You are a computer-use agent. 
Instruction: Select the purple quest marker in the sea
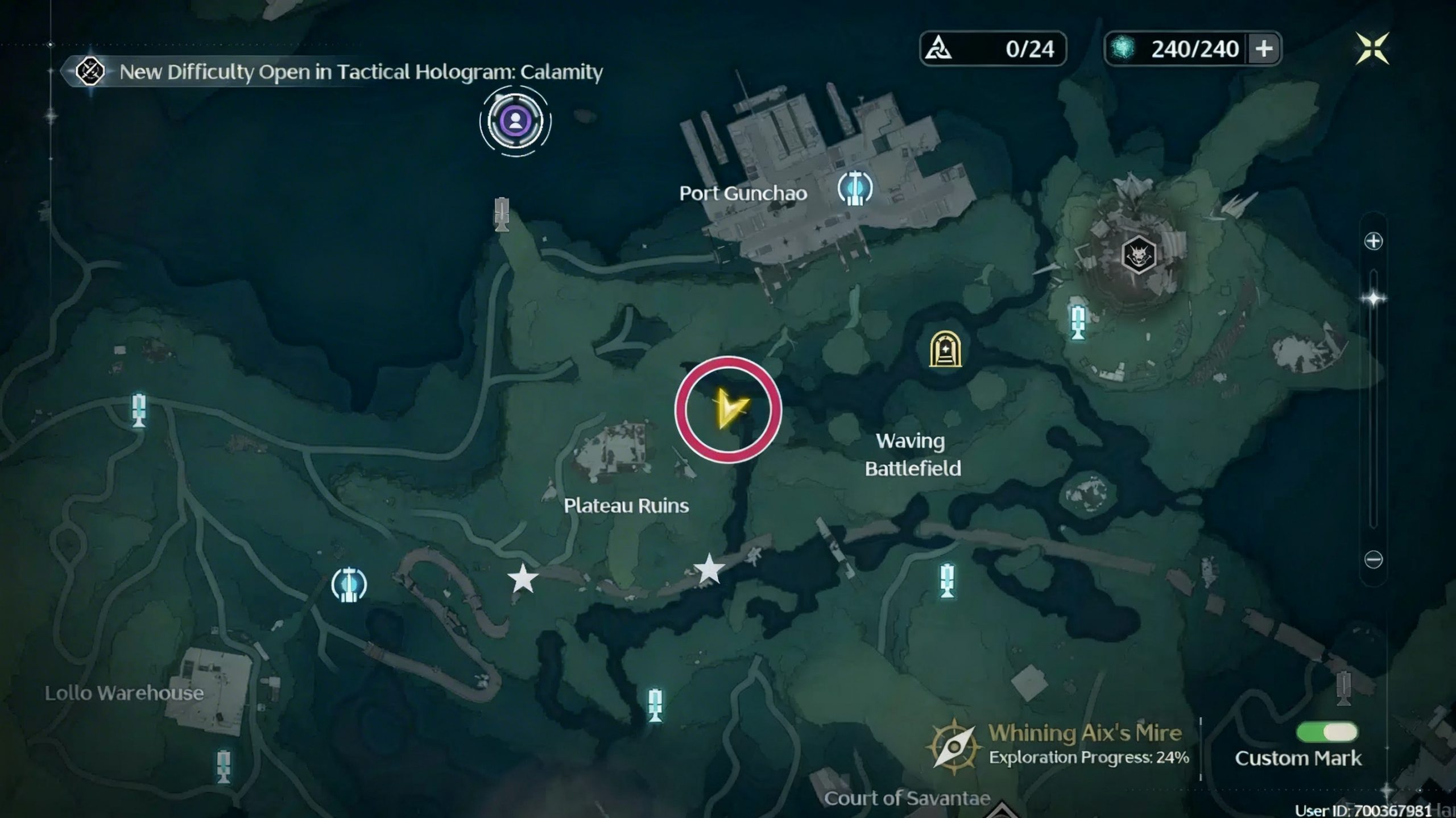point(515,121)
